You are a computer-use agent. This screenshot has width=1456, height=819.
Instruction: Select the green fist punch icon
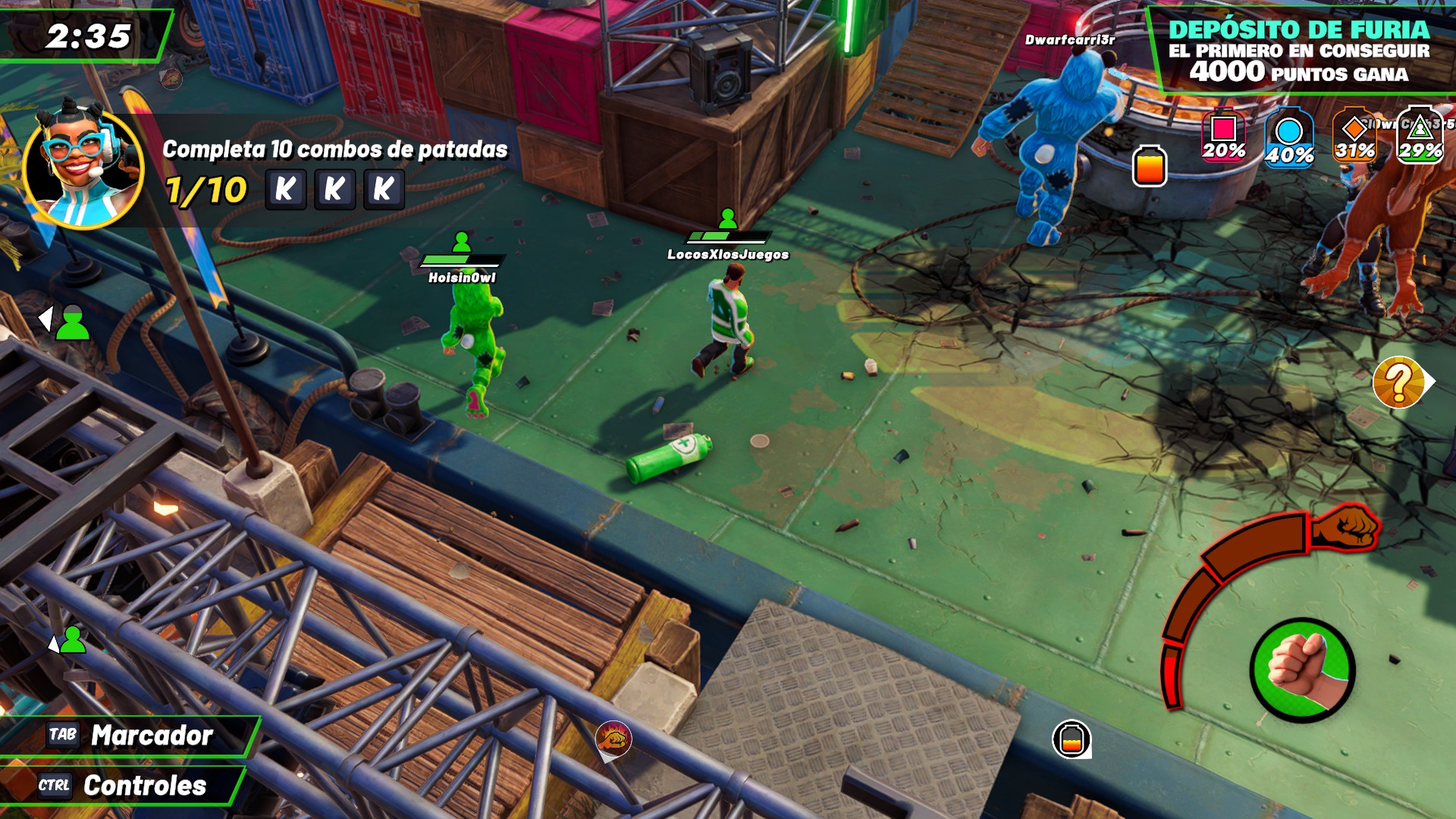(x=1302, y=670)
